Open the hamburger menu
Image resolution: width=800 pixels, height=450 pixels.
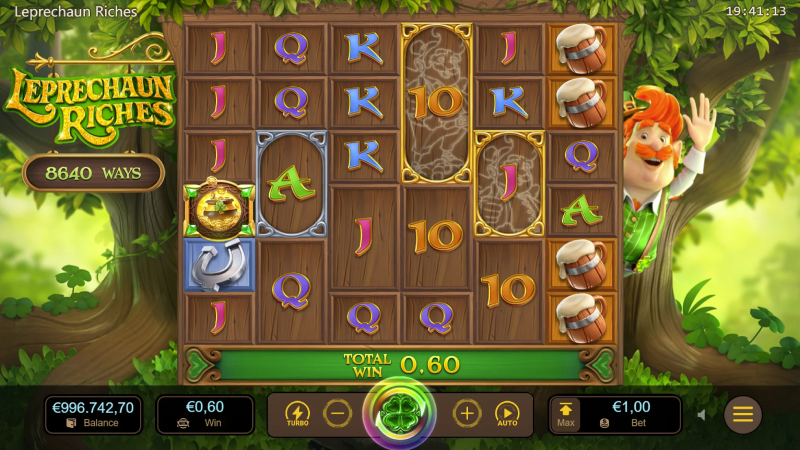[x=743, y=414]
